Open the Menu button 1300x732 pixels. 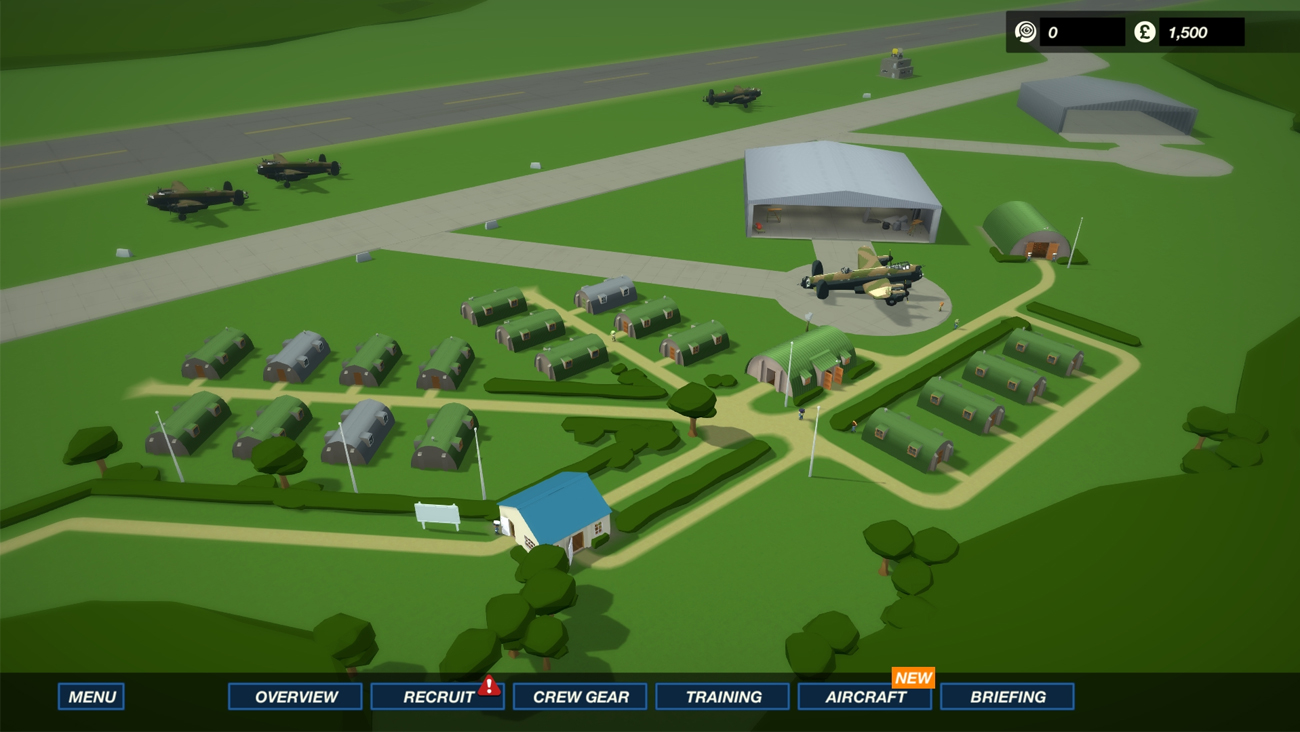pyautogui.click(x=91, y=696)
